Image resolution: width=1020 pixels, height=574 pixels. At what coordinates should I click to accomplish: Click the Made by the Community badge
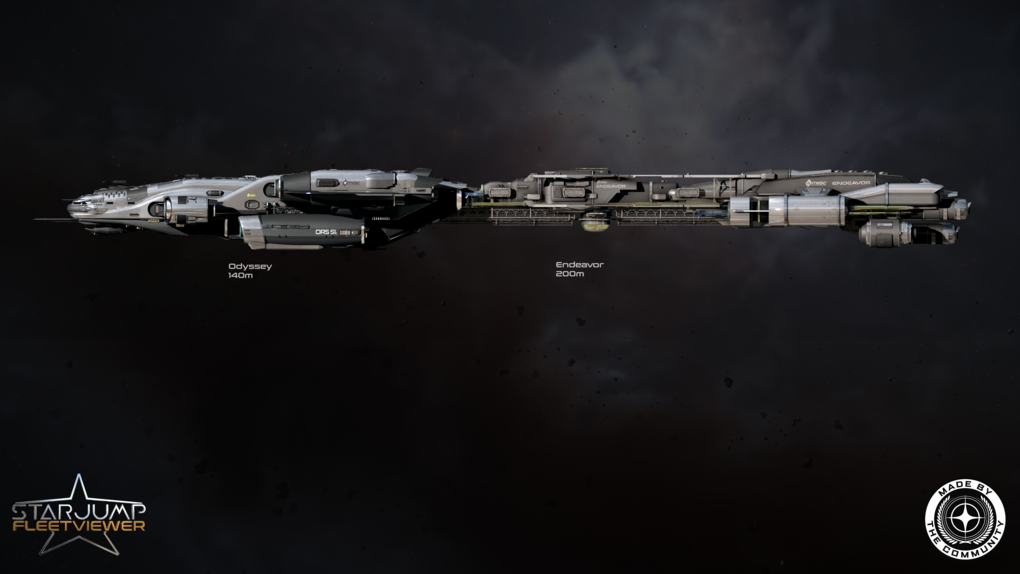964,519
